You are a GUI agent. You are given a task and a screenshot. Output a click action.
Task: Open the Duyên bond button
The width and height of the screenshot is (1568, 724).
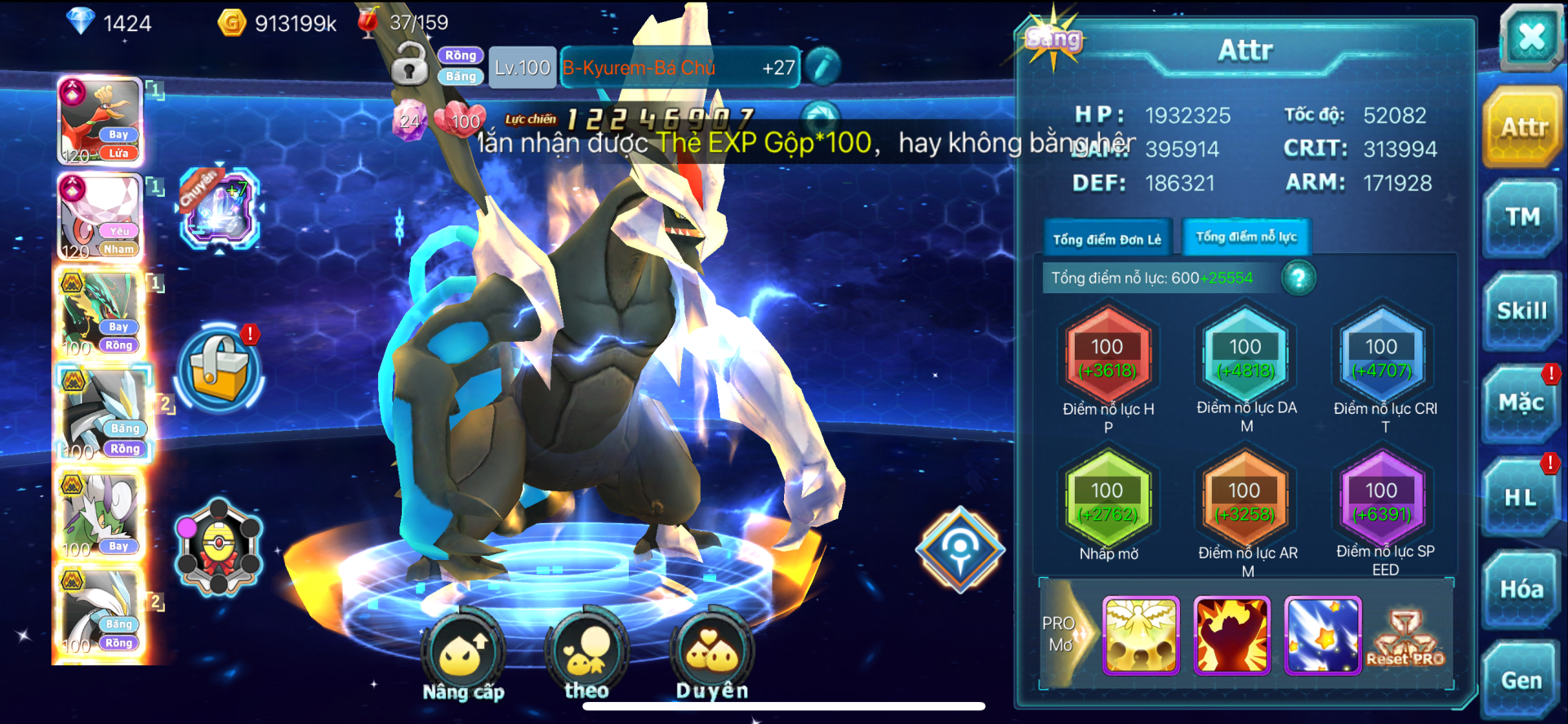coord(711,653)
